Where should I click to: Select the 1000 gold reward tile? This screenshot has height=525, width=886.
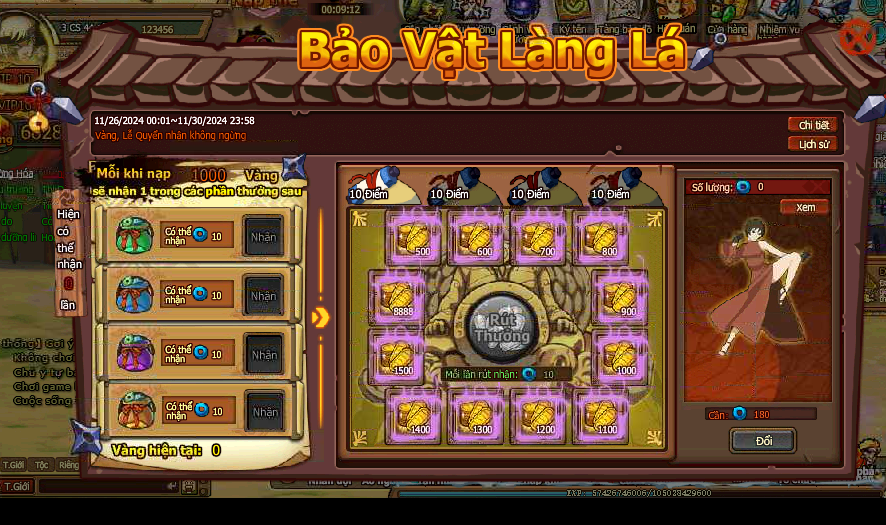(x=619, y=355)
